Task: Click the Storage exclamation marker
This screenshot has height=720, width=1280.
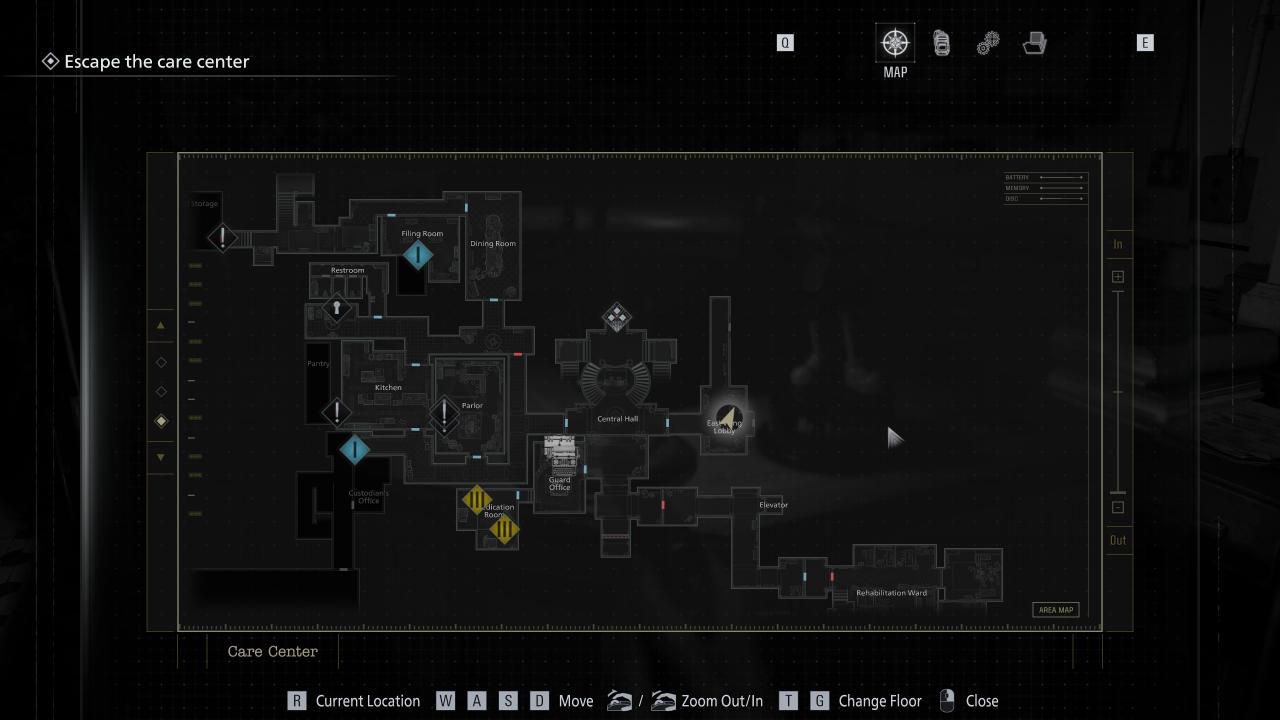Action: coord(222,238)
